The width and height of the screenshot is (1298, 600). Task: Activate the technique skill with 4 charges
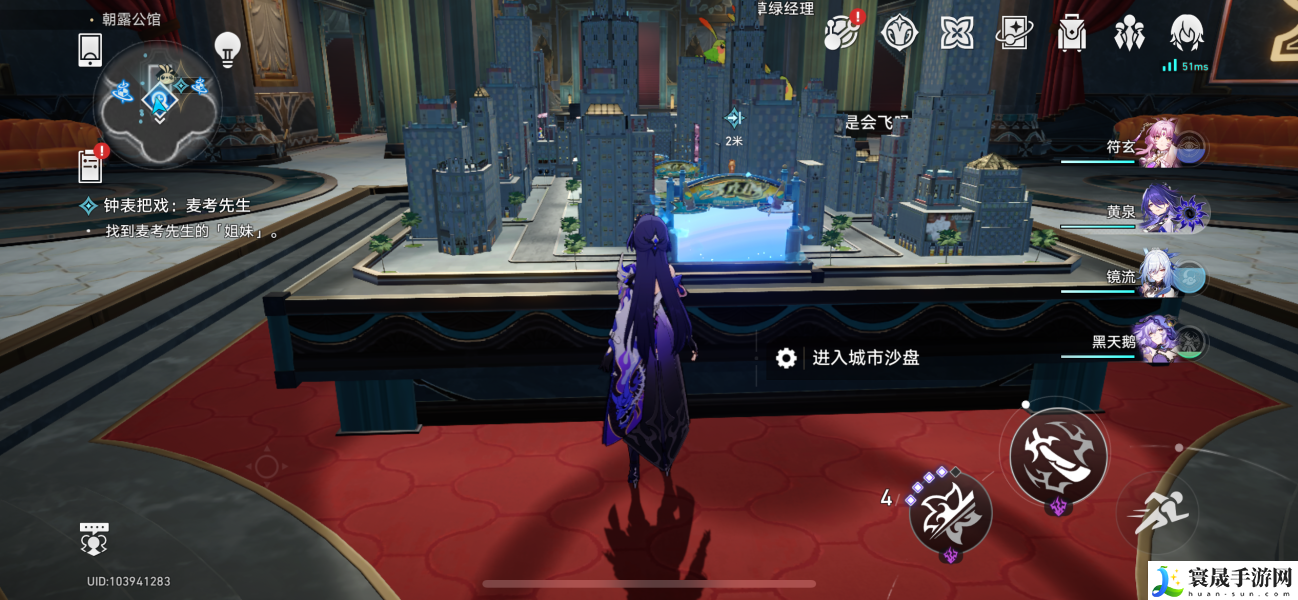tap(950, 510)
